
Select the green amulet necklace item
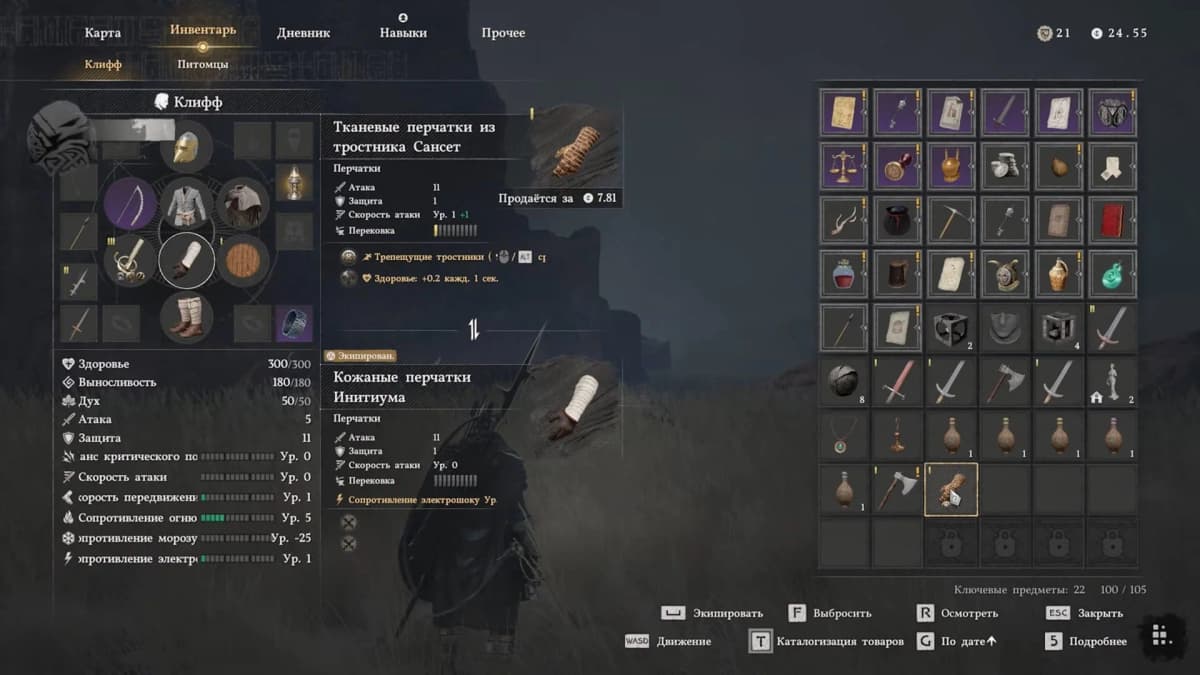[x=843, y=434]
